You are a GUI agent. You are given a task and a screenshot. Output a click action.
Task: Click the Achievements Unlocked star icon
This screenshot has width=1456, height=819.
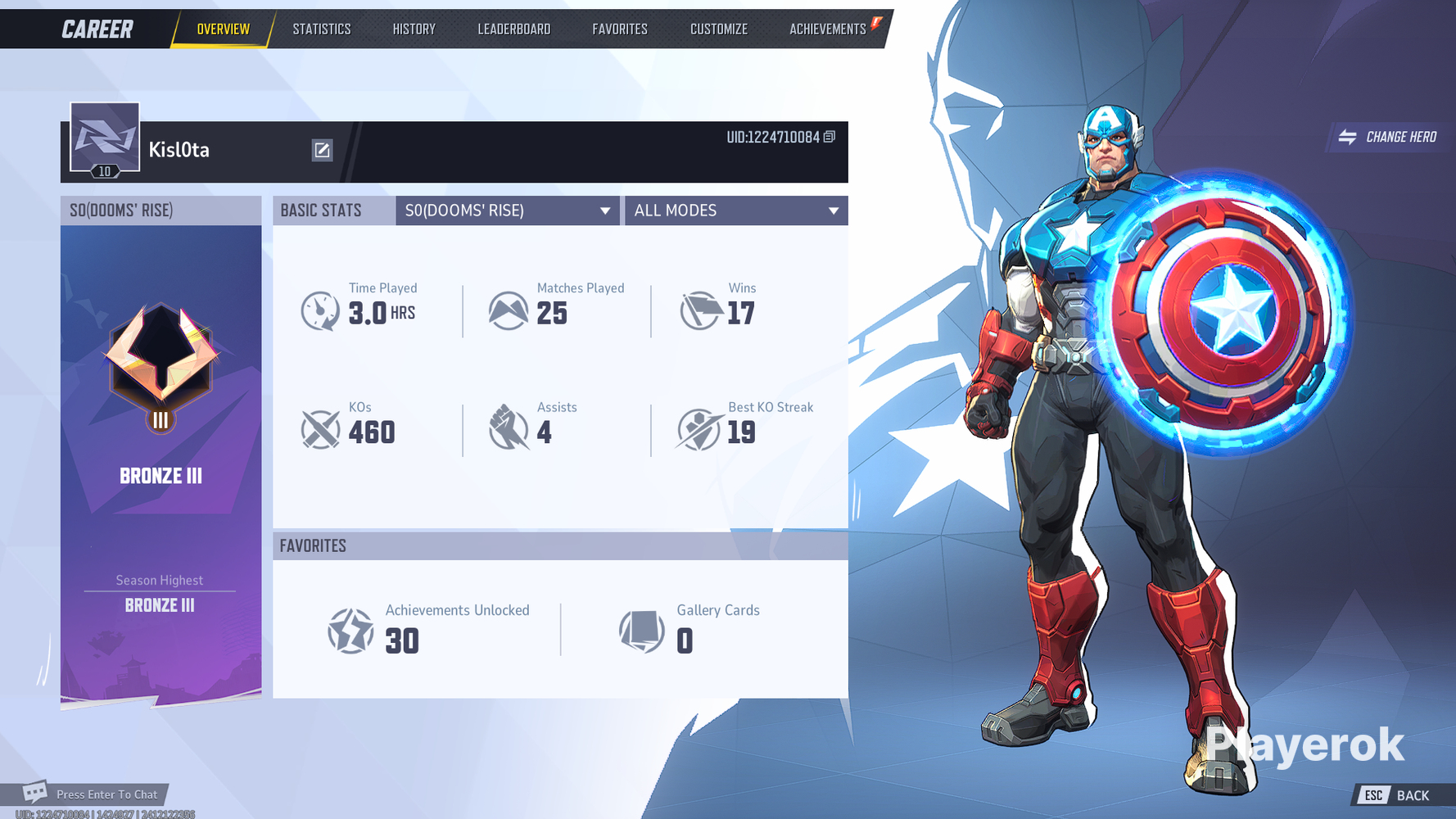coord(350,631)
